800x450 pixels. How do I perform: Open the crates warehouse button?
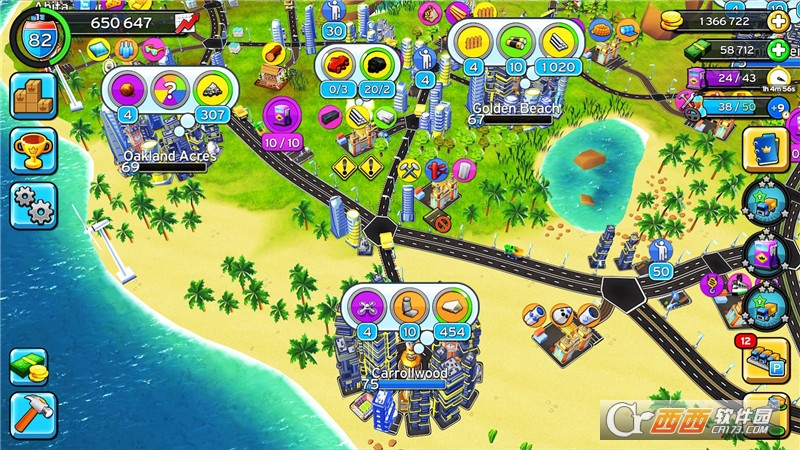point(33,96)
